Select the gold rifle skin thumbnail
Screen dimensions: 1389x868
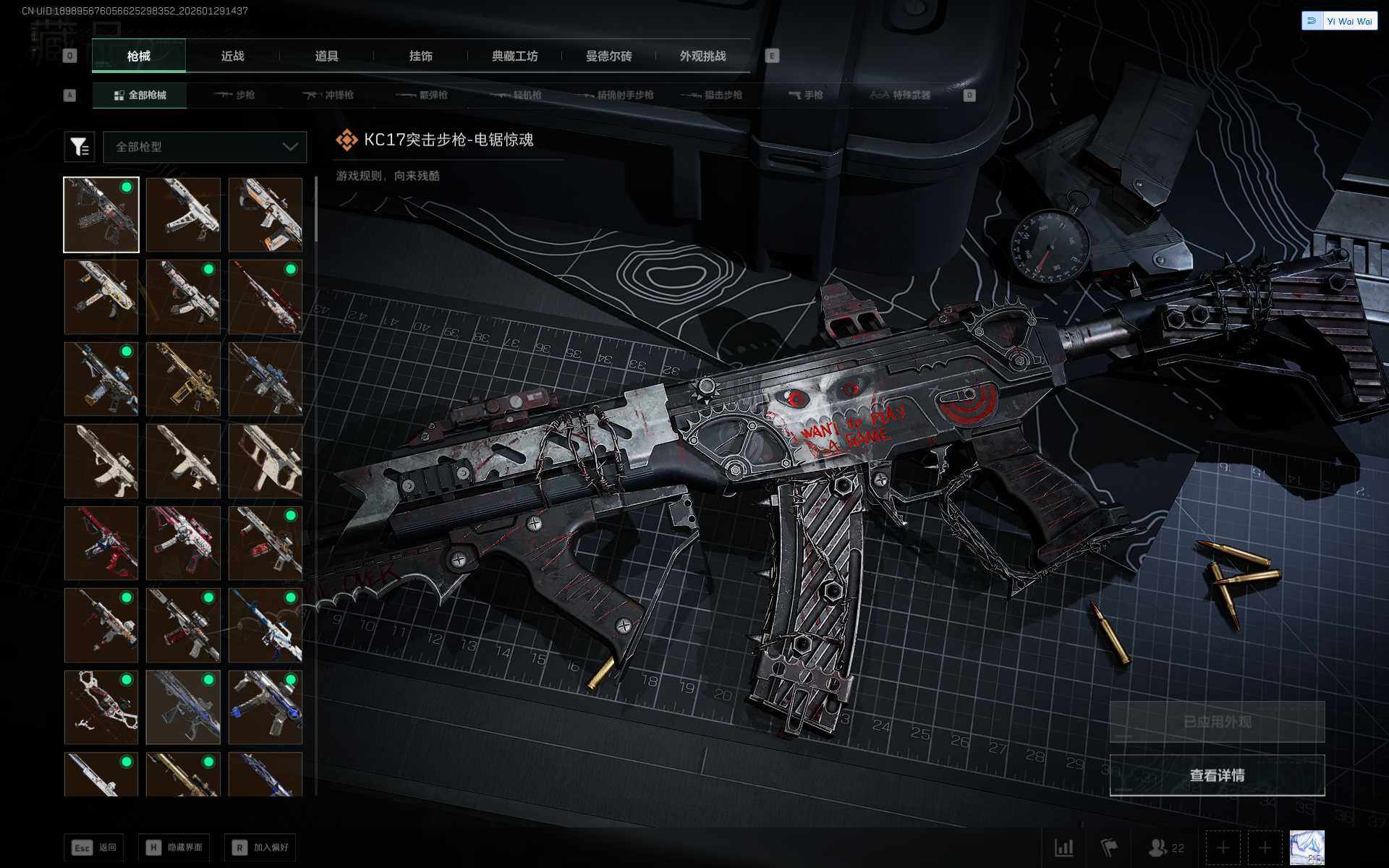183,379
